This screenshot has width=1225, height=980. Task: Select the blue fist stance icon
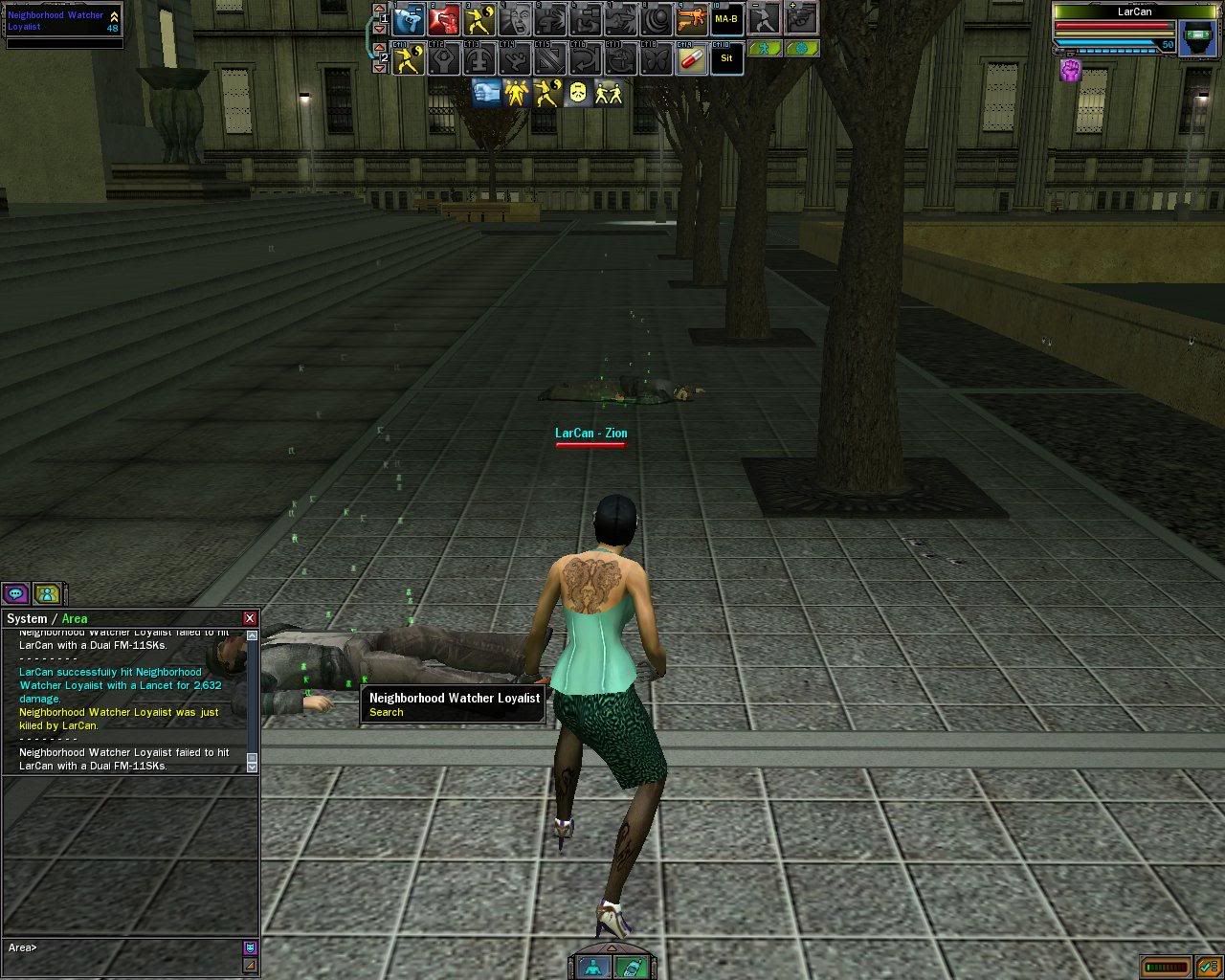pos(486,93)
